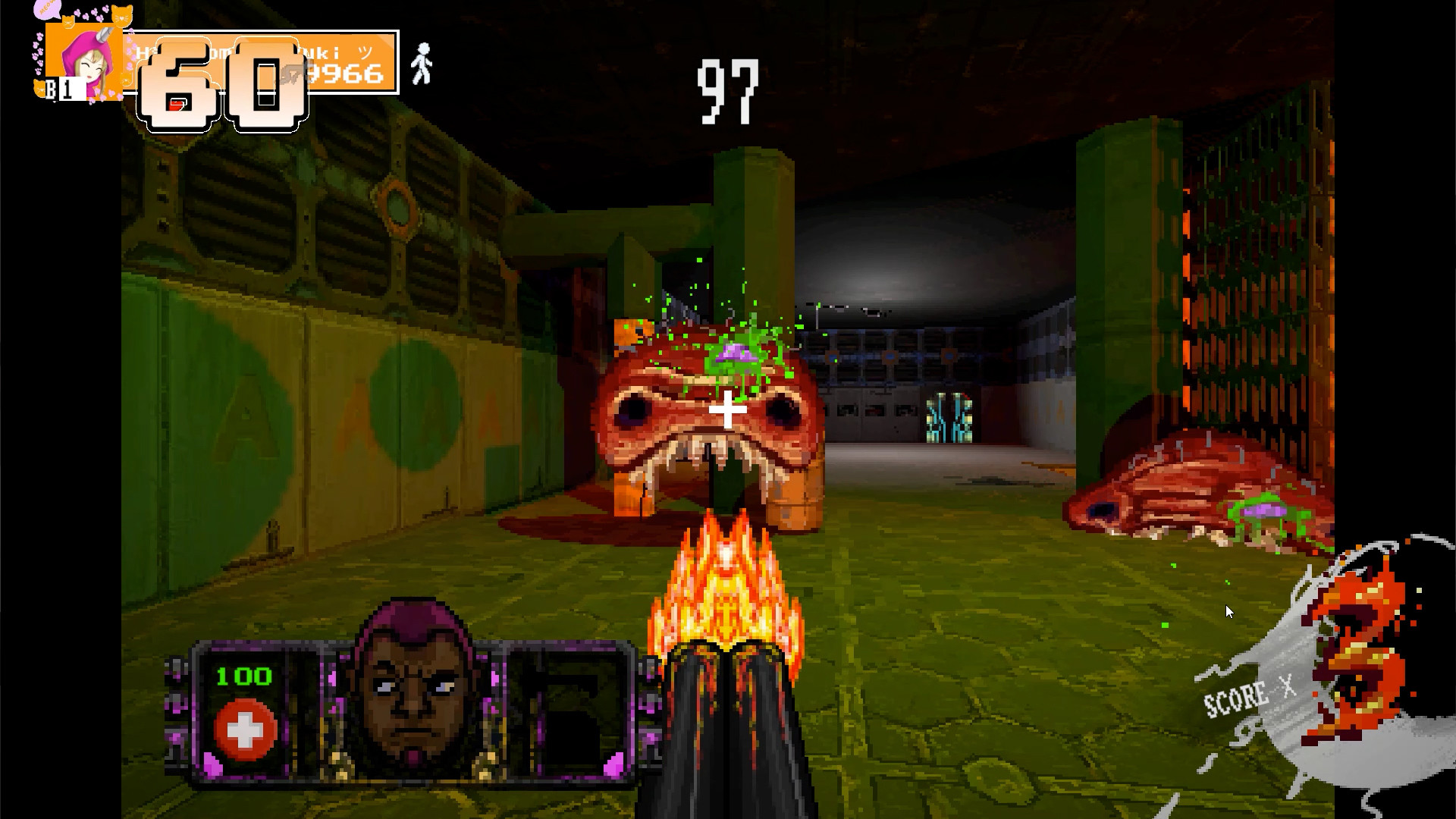Click the white crosshair at screen center
The width and height of the screenshot is (1456, 819).
(726, 409)
